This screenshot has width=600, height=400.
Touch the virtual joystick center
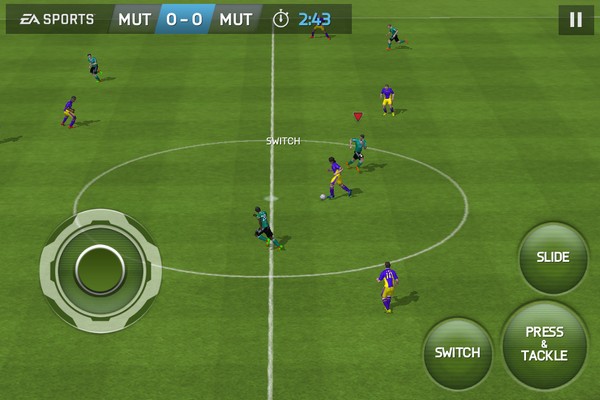coord(100,268)
